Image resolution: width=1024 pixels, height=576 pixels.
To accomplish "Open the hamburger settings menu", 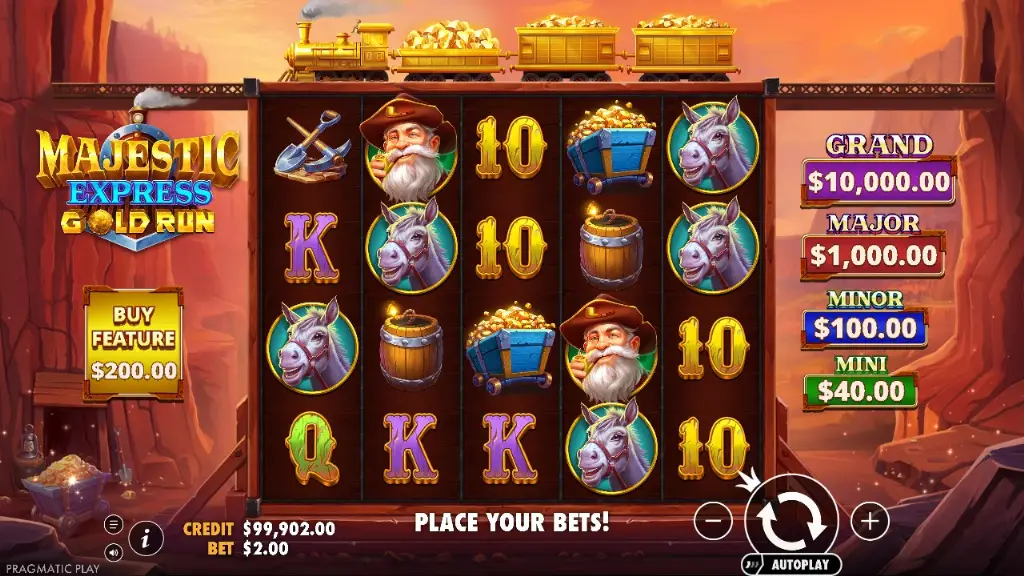I will click(x=113, y=524).
